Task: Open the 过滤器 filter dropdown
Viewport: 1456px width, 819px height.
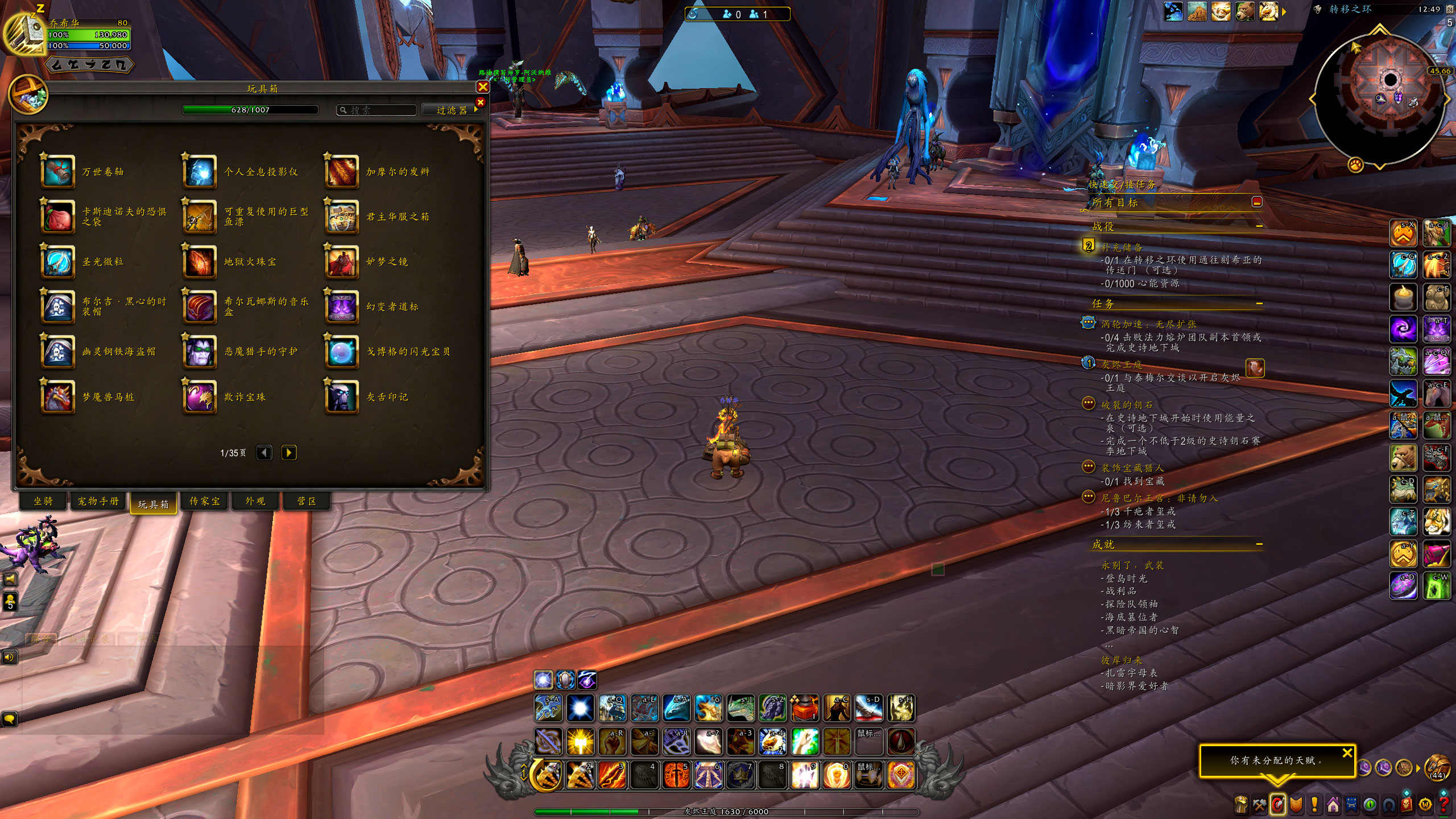Action: [452, 110]
